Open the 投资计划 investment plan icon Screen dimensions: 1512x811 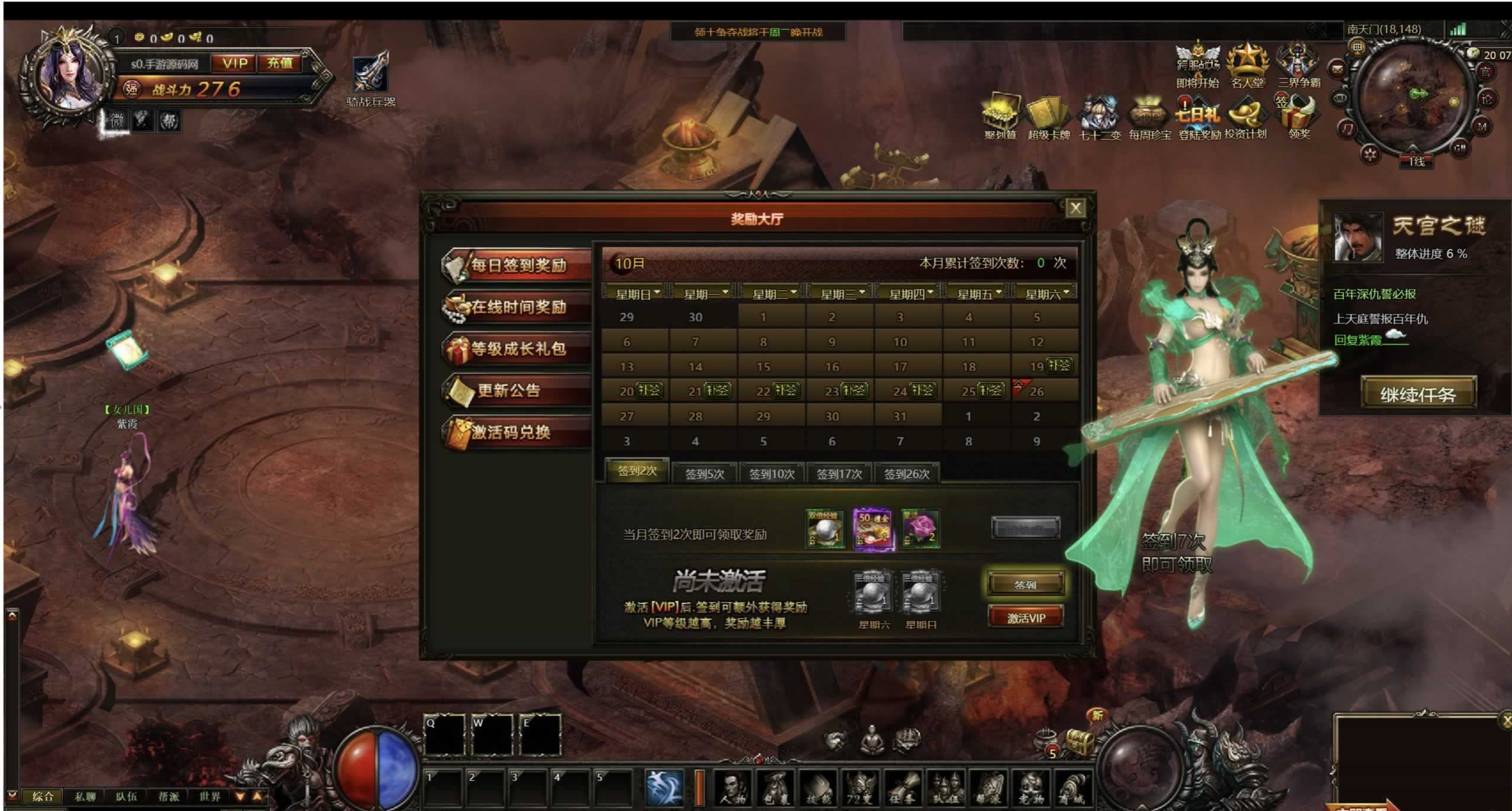[x=1245, y=119]
